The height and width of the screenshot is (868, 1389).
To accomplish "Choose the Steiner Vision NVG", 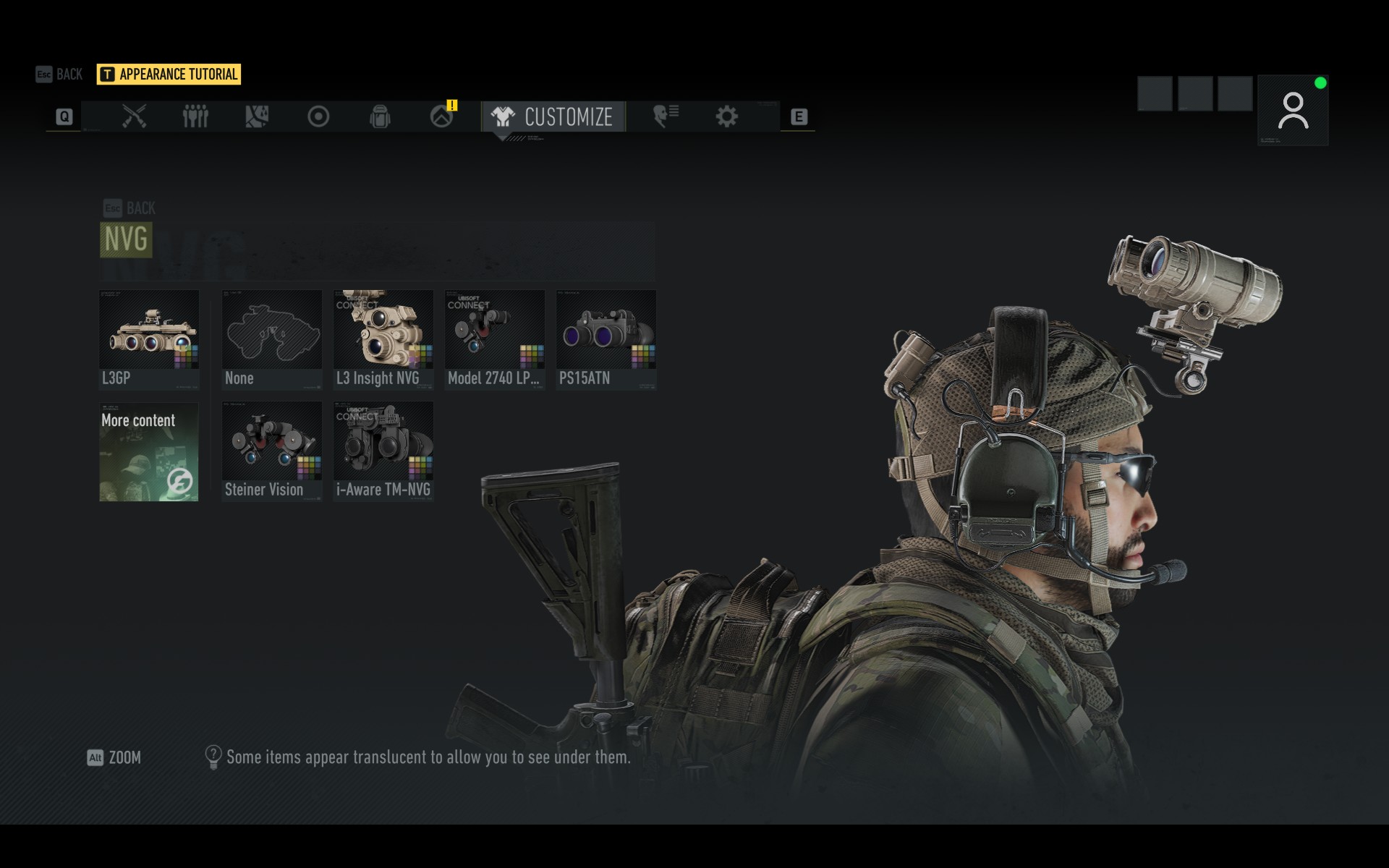I will (272, 451).
